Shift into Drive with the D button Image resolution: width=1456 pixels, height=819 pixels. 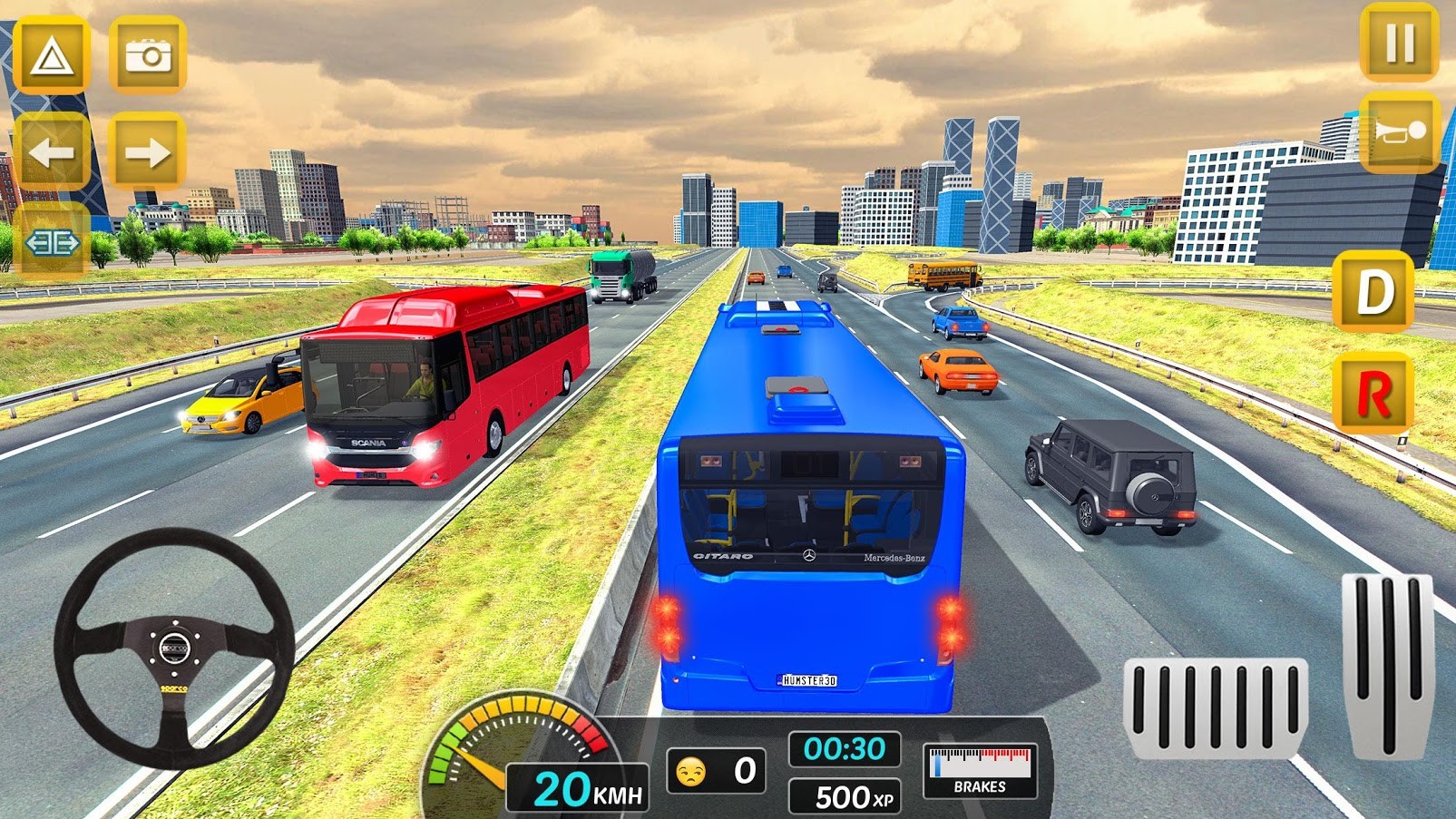tap(1373, 292)
